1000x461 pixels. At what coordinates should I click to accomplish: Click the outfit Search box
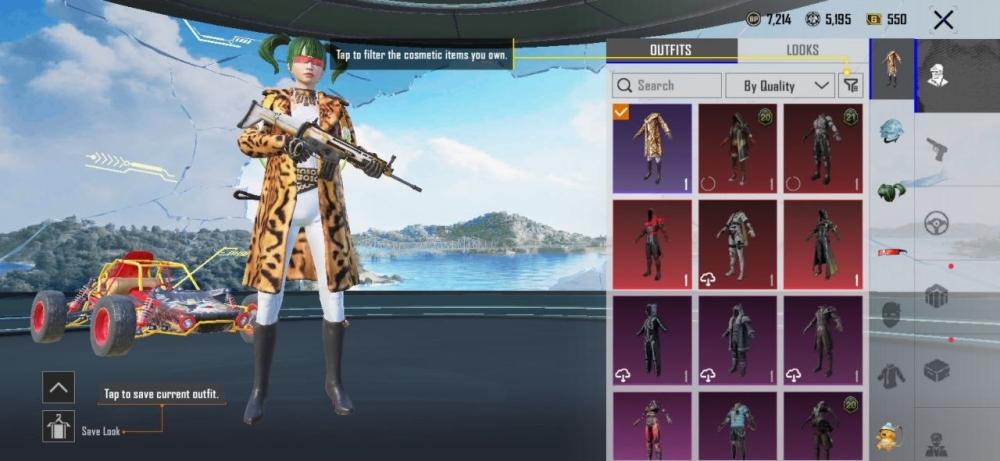(x=667, y=86)
